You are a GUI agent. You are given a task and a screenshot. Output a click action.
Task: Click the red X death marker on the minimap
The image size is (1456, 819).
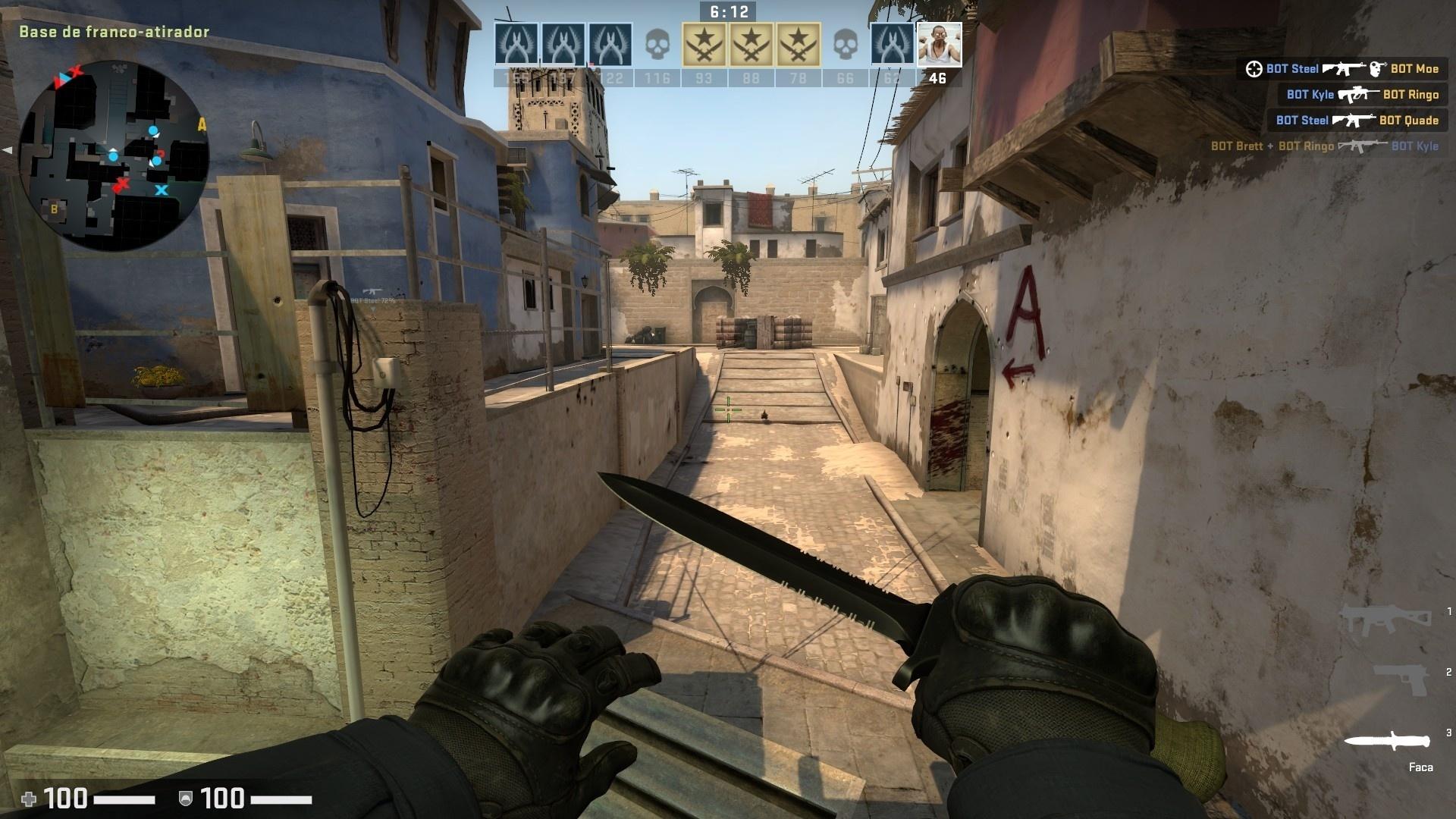click(x=122, y=184)
